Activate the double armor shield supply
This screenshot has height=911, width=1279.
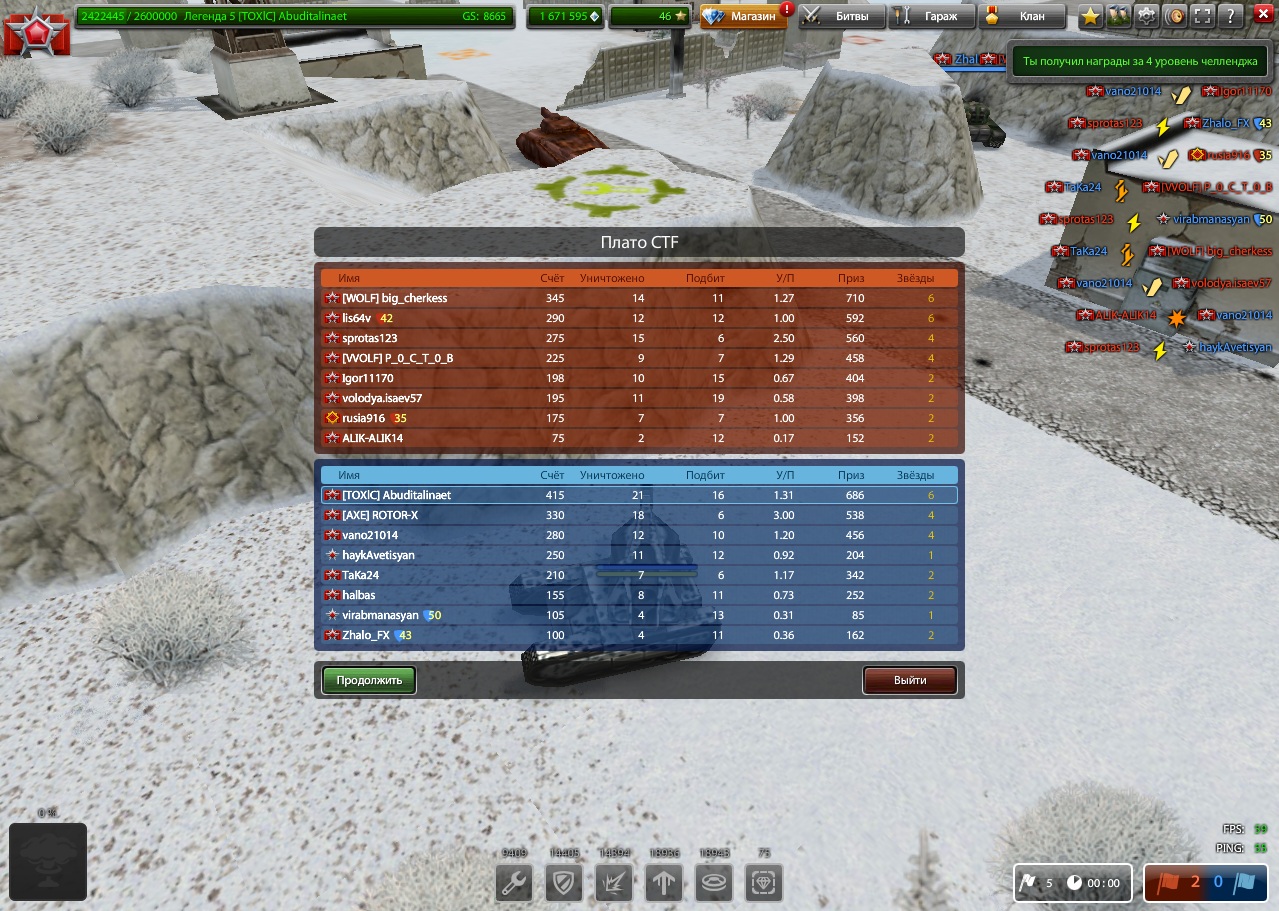point(564,884)
